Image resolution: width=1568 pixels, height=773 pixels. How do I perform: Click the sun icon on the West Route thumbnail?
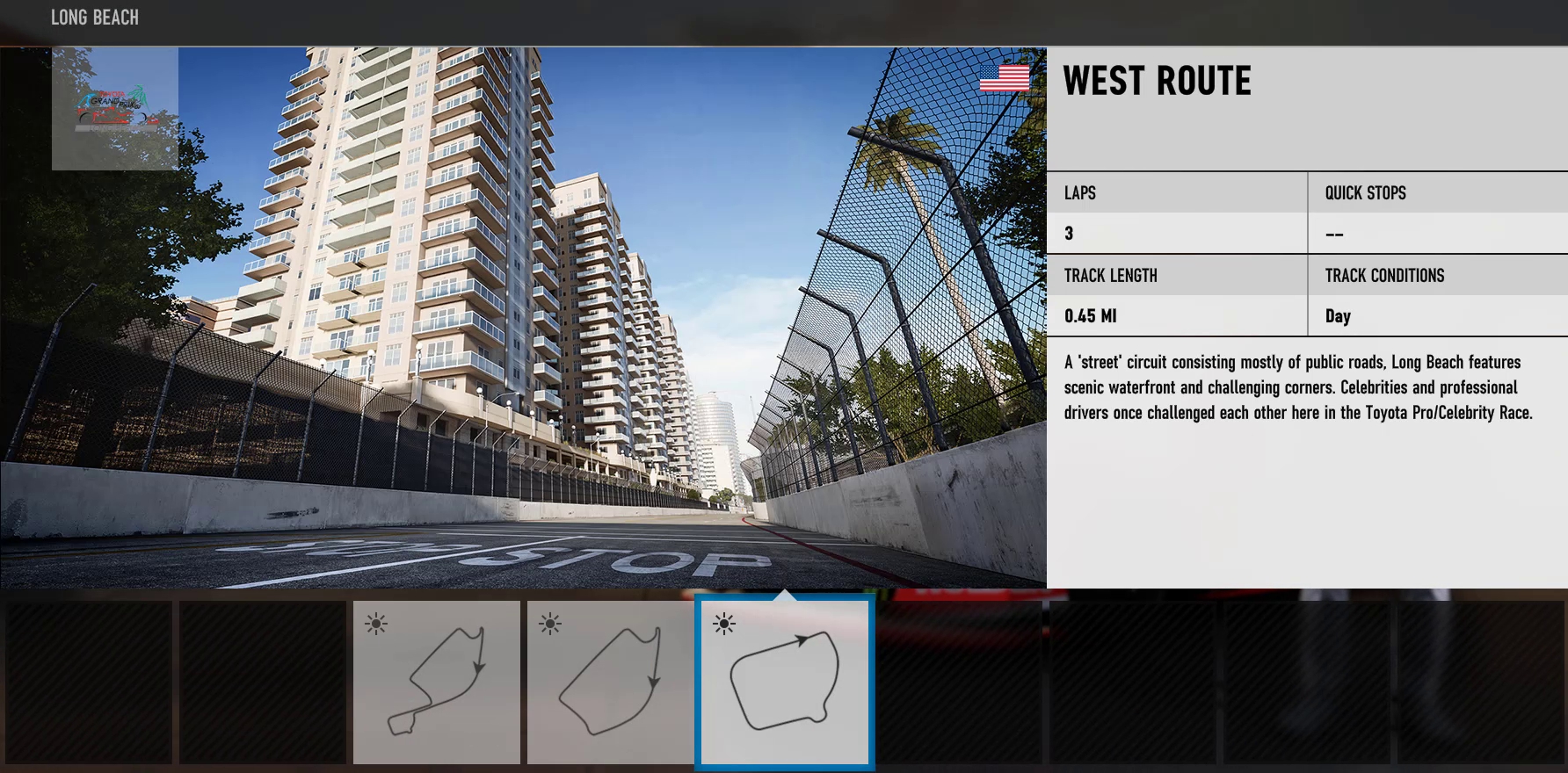722,624
